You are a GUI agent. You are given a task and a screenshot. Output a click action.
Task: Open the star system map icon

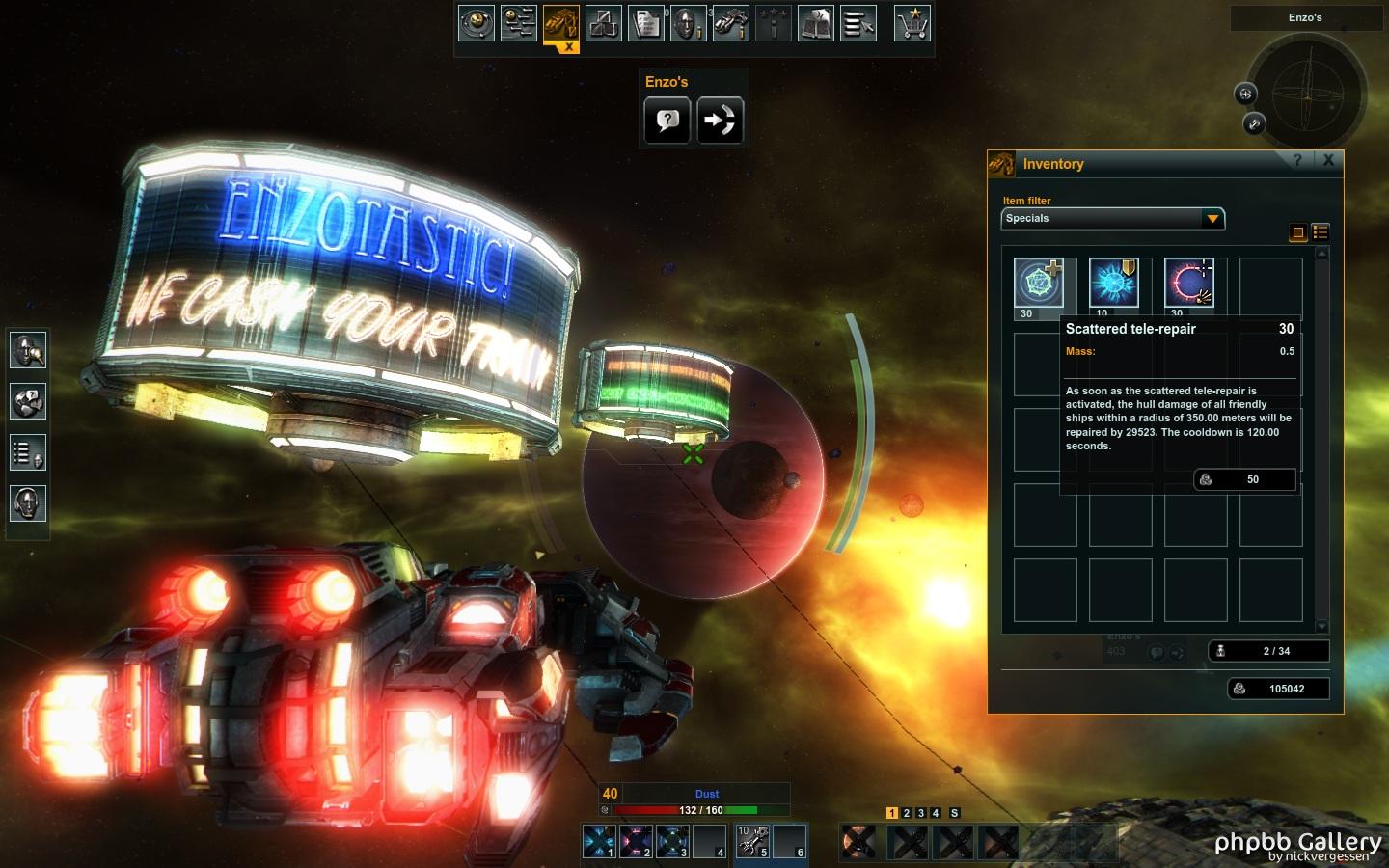(476, 23)
